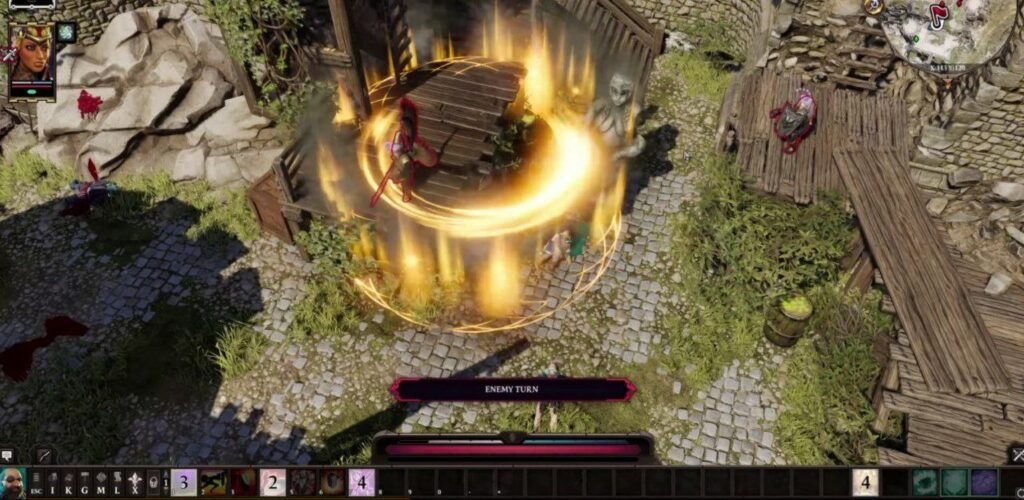This screenshot has height=500, width=1024.
Task: Use the hotbar card showing number 3
Action: (x=184, y=482)
